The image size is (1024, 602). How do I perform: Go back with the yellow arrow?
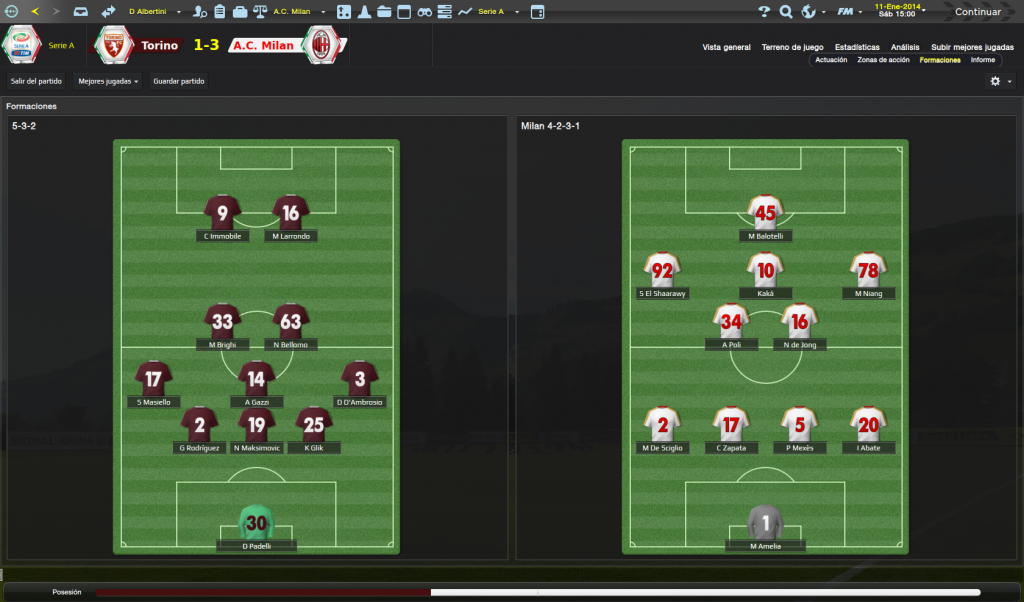(35, 12)
